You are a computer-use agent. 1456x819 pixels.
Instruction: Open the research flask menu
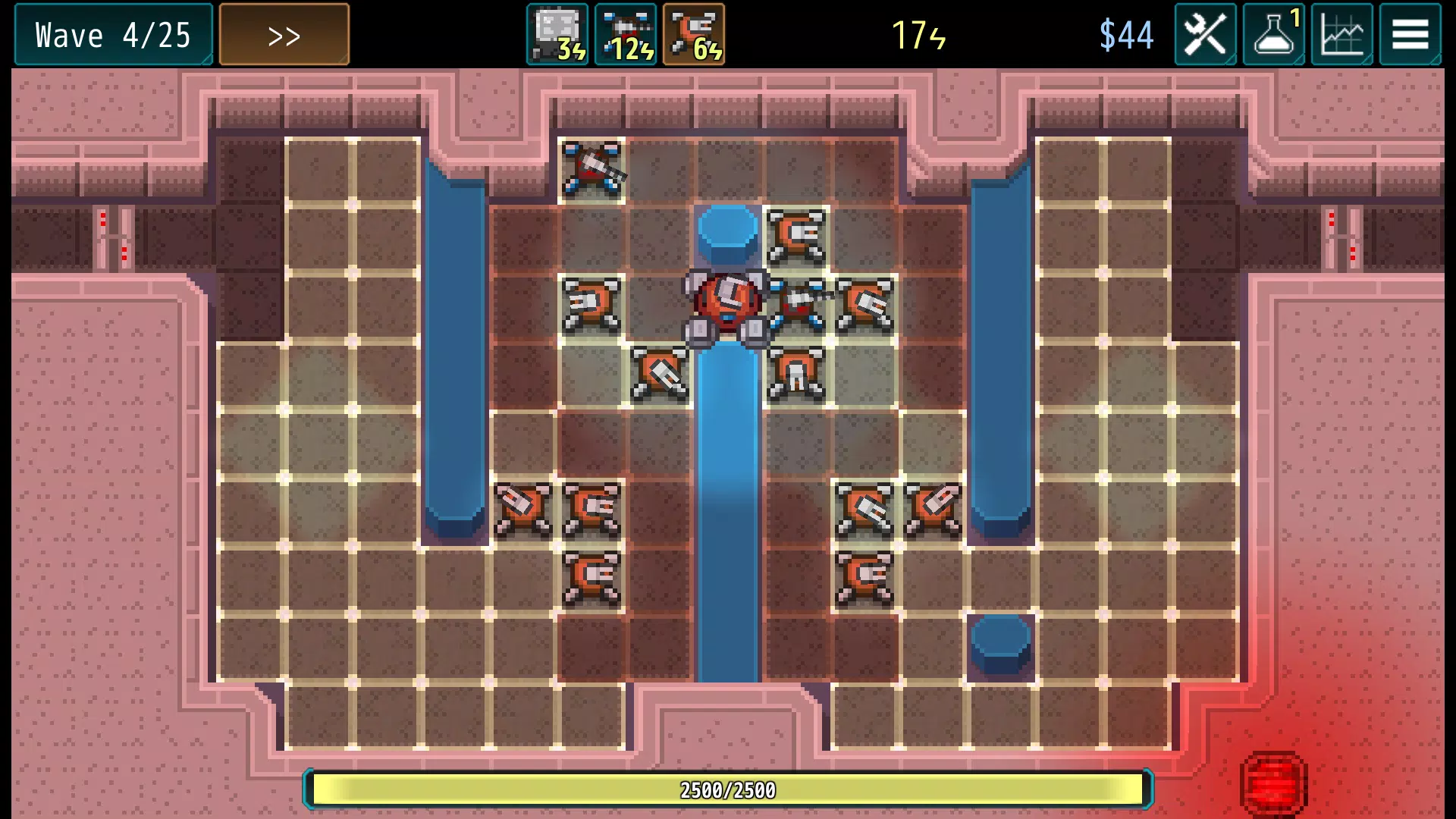coord(1274,35)
